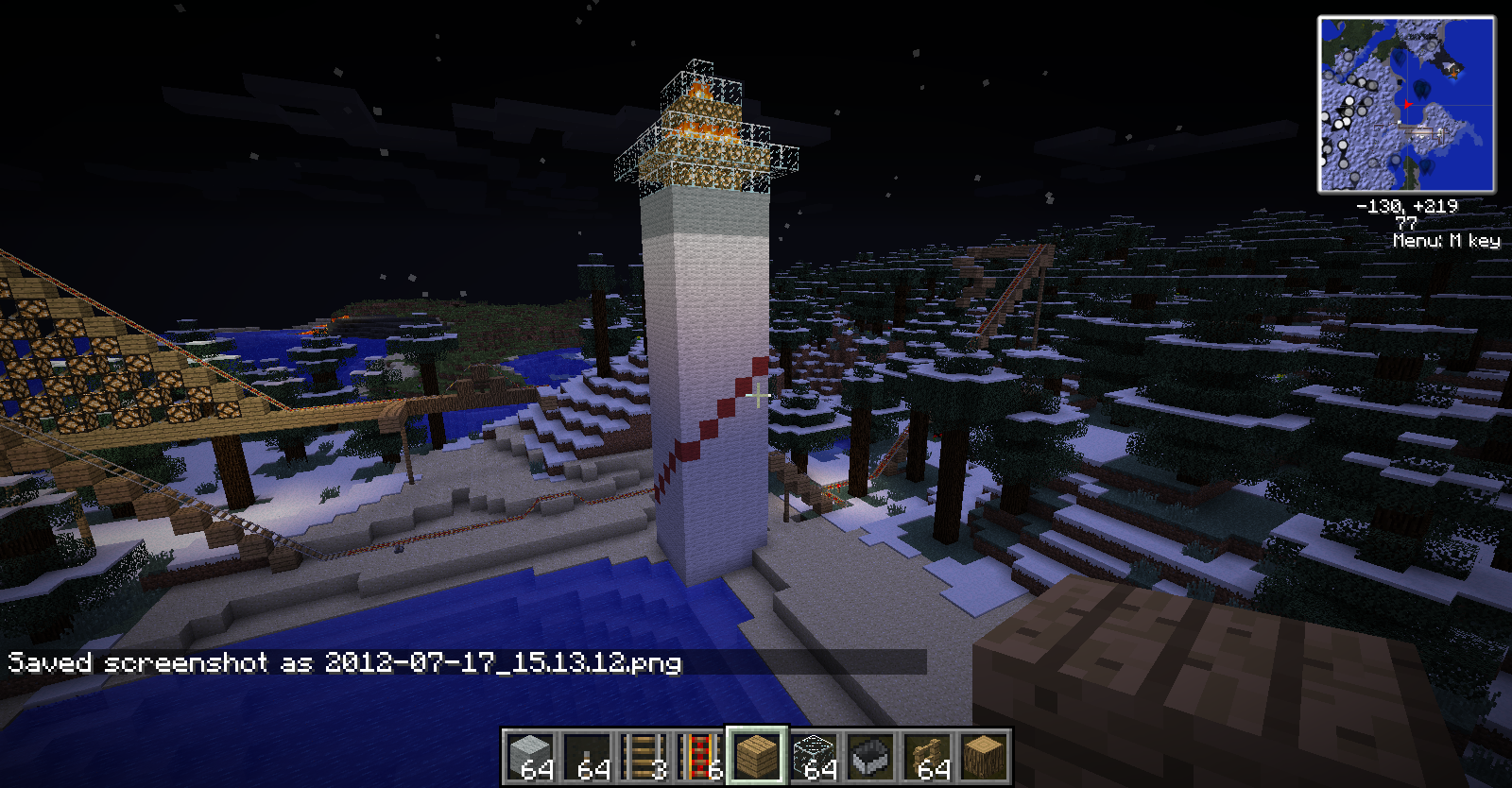Select the oak log slot
1512x788 pixels.
click(x=984, y=756)
